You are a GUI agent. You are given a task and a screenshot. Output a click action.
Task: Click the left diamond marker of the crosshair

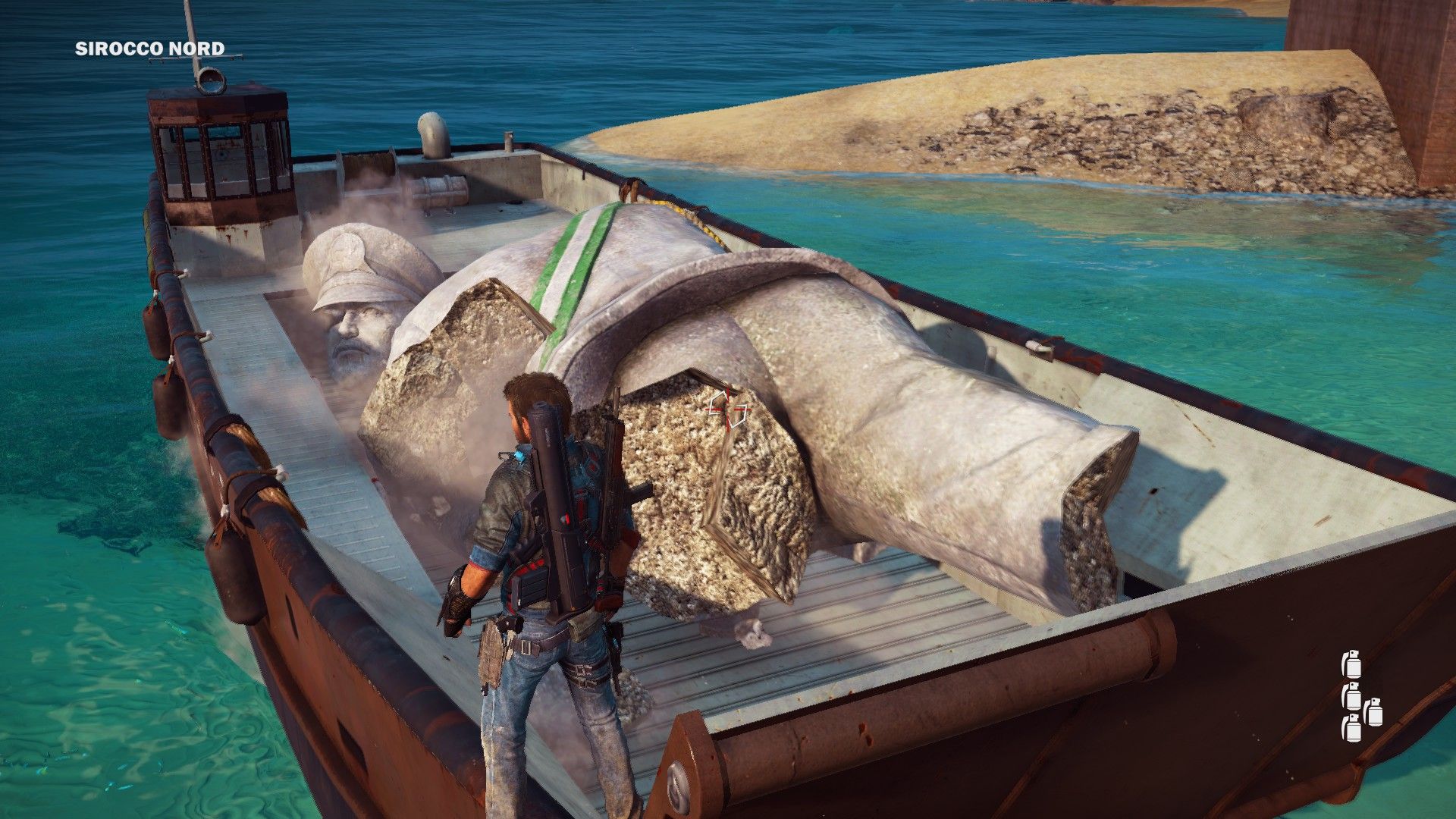tap(717, 403)
